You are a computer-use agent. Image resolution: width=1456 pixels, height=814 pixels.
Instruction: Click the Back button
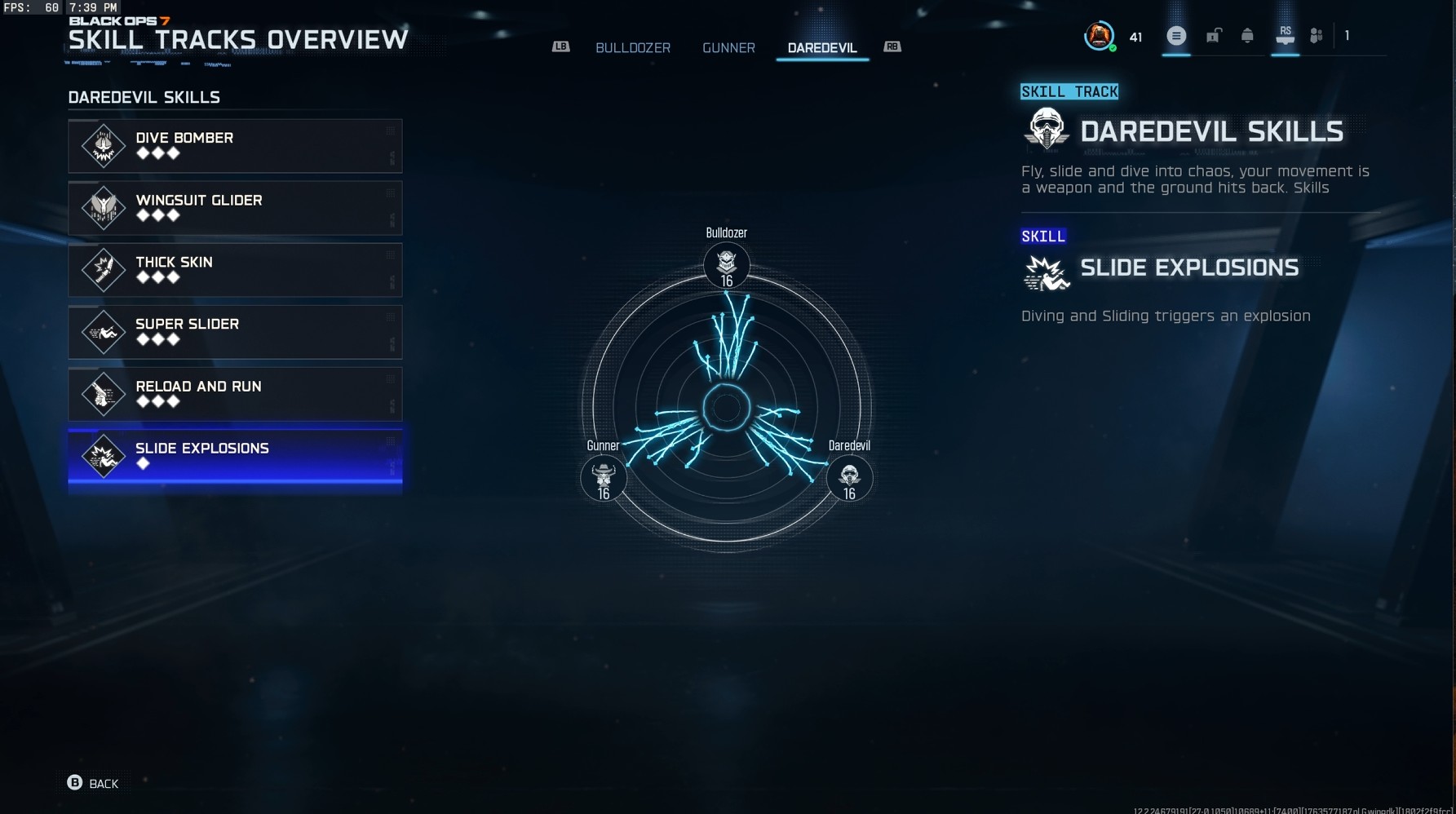[x=92, y=783]
